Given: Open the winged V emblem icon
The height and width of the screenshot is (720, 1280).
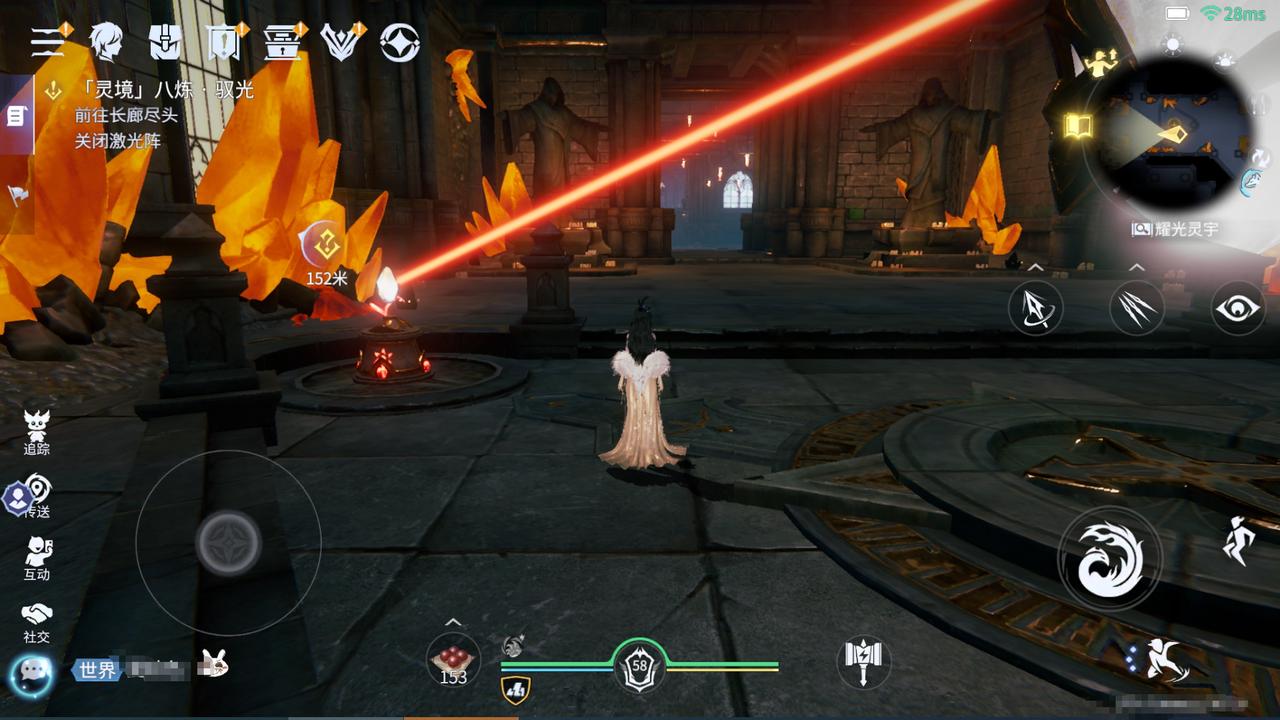Looking at the screenshot, I should (x=340, y=42).
